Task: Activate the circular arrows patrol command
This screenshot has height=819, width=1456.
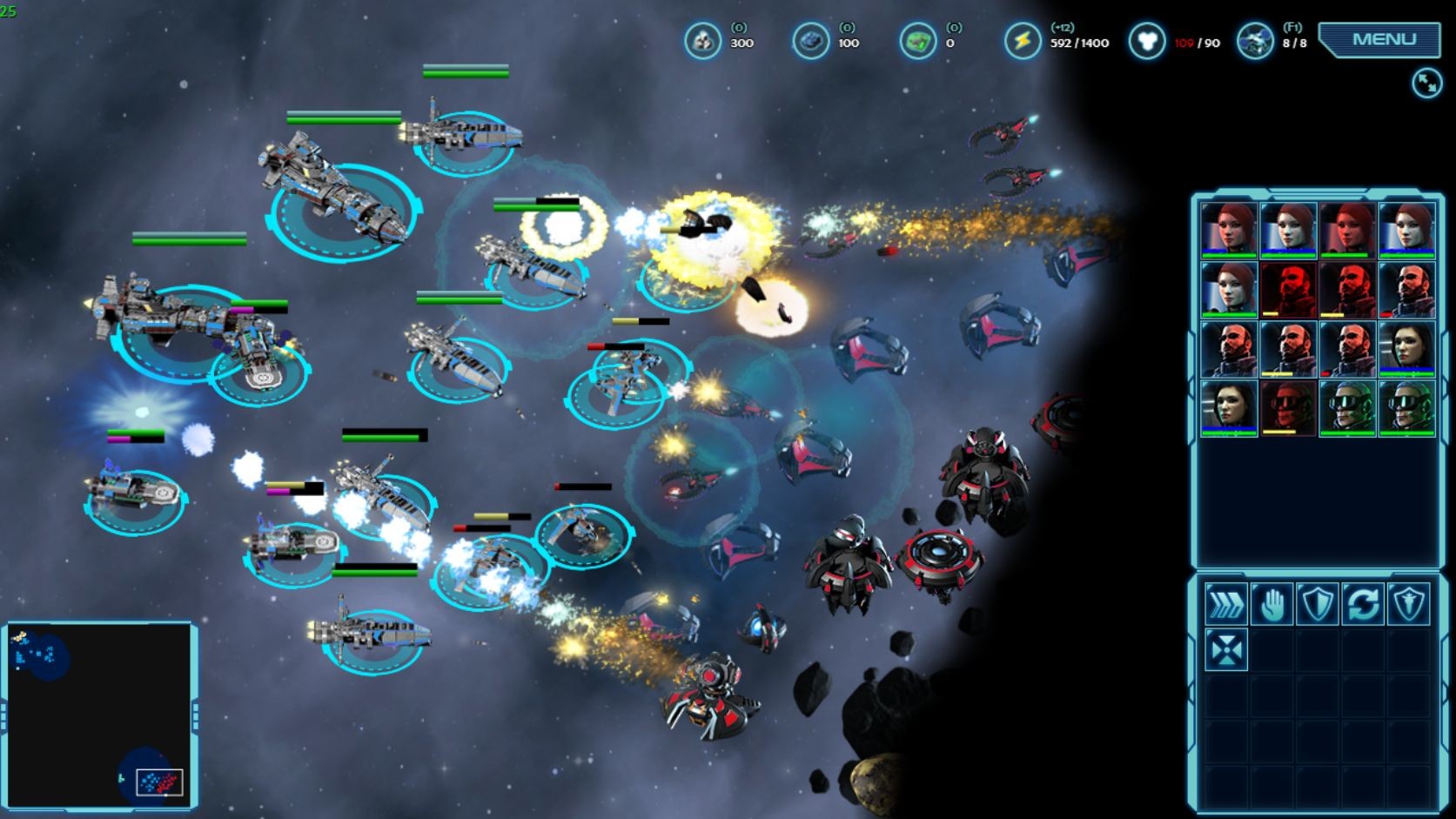Action: point(1363,604)
